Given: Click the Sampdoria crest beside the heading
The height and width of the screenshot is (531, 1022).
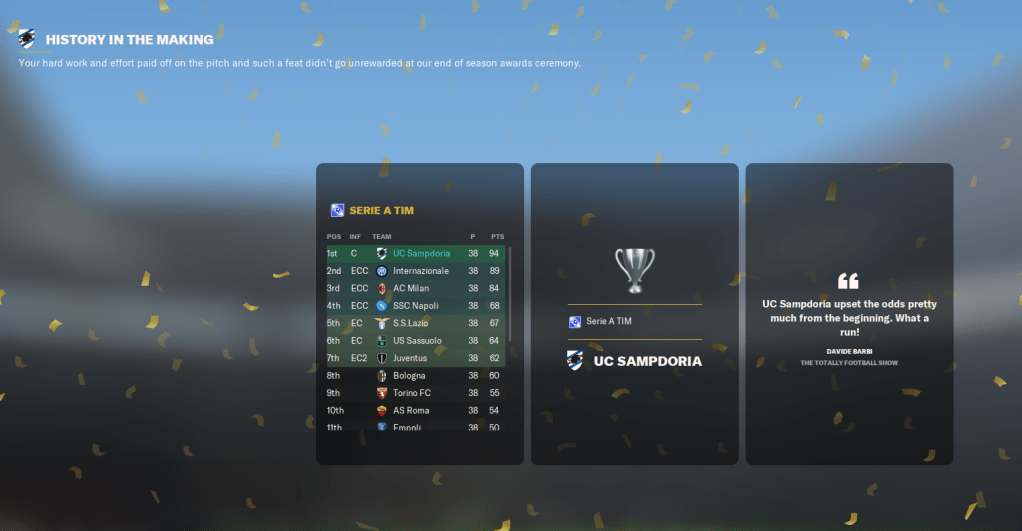Looking at the screenshot, I should pyautogui.click(x=27, y=39).
